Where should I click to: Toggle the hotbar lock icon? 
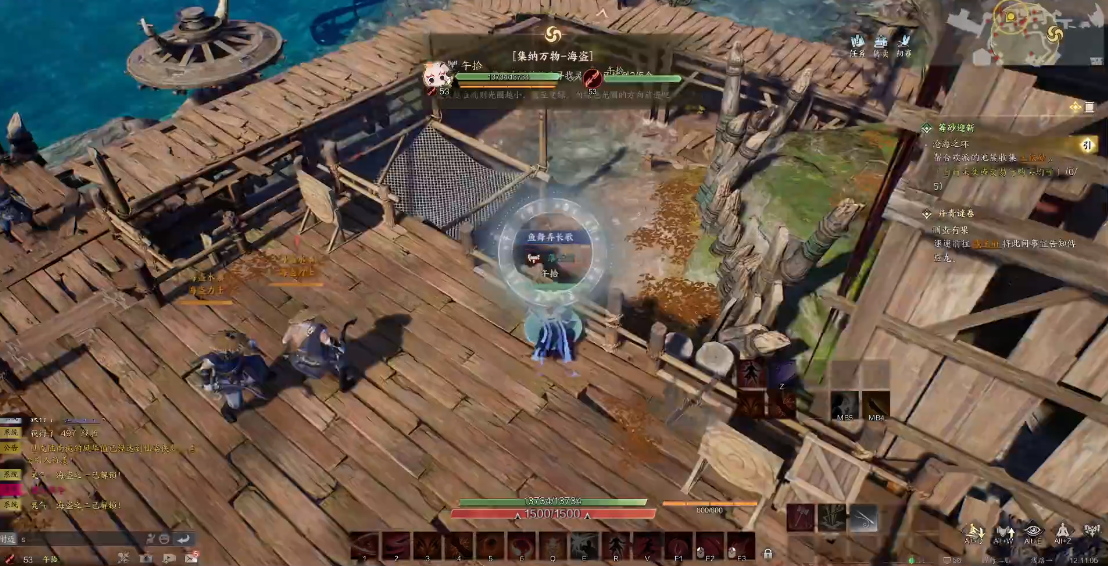[768, 552]
